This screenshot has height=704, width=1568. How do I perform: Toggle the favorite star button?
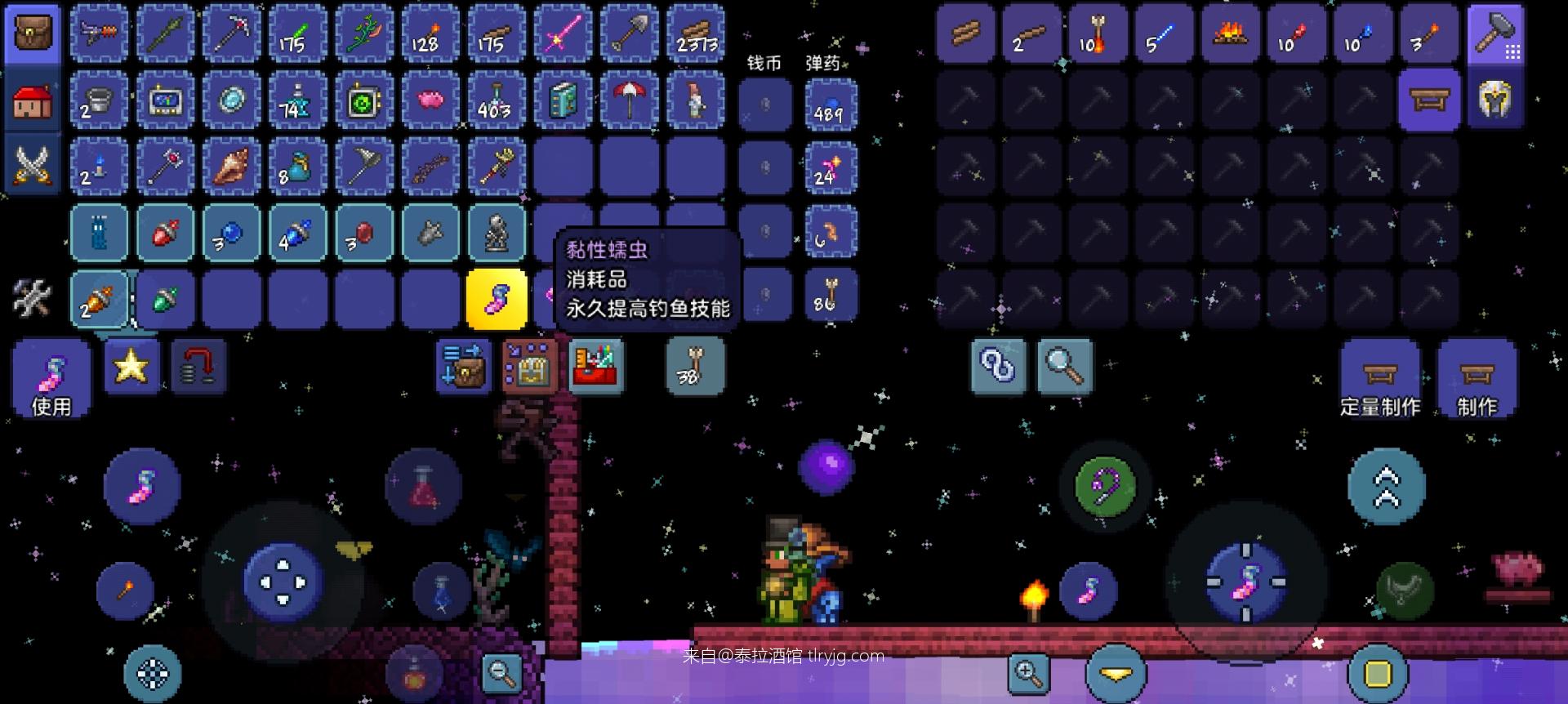point(131,367)
